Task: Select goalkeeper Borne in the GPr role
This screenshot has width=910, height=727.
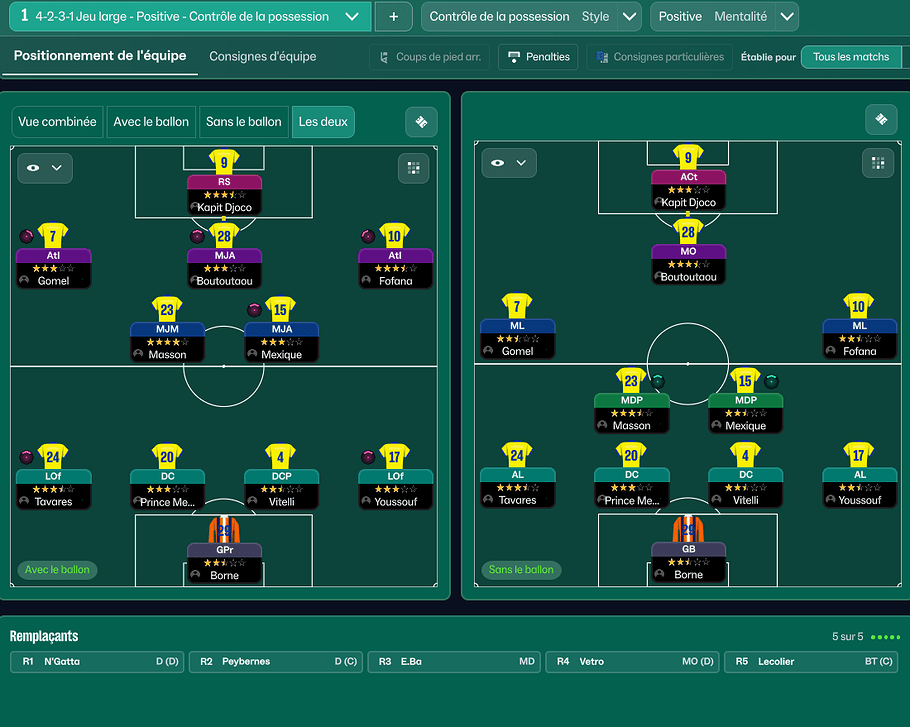Action: tap(224, 561)
